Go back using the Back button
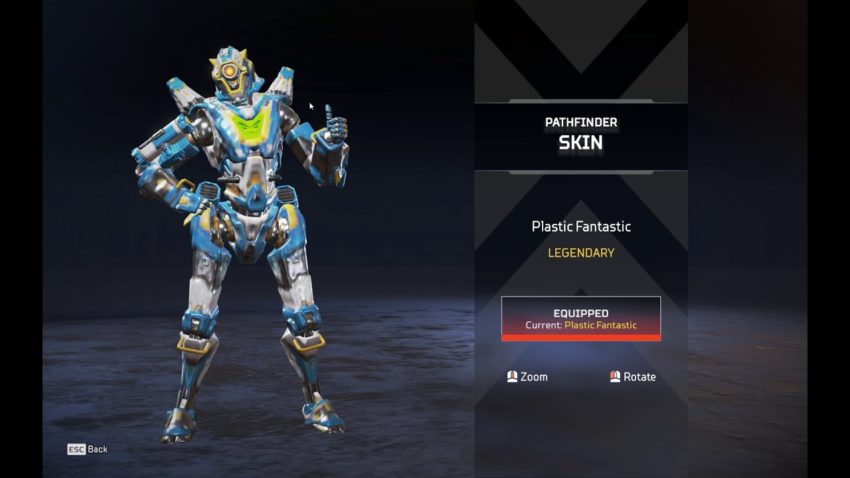Image resolution: width=850 pixels, height=478 pixels. pyautogui.click(x=88, y=449)
